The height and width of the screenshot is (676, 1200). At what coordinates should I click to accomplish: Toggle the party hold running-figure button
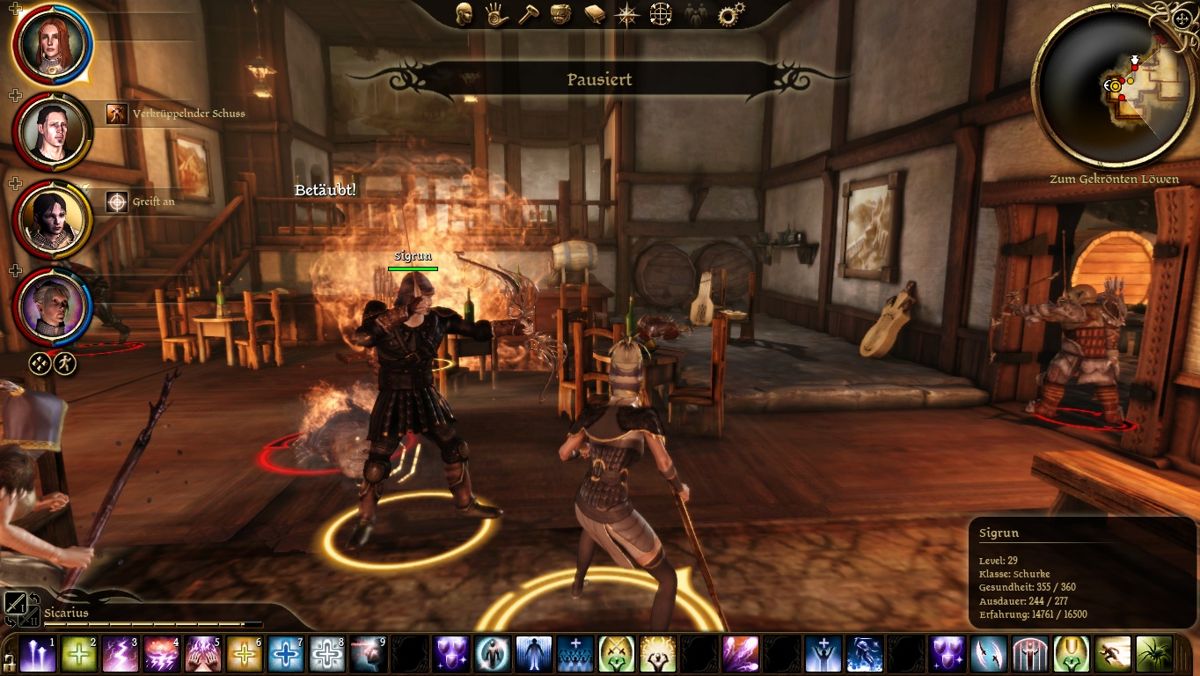click(65, 363)
